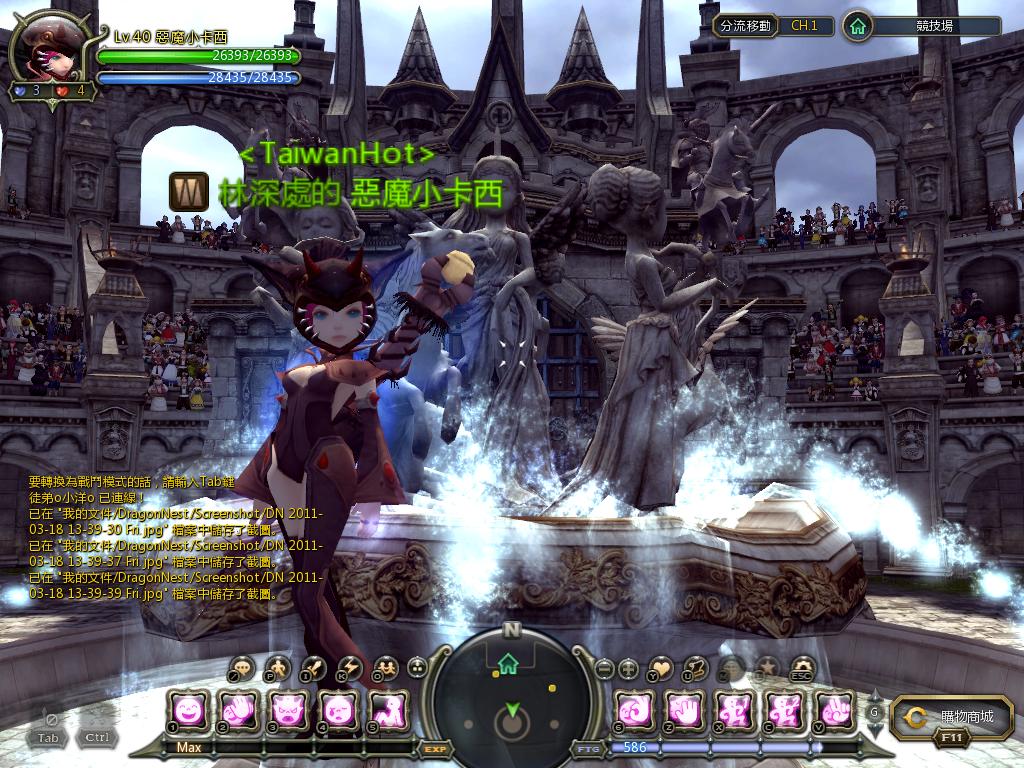Viewport: 1024px width, 768px height.
Task: Open the community two-people icon
Action: pyautogui.click(x=385, y=669)
